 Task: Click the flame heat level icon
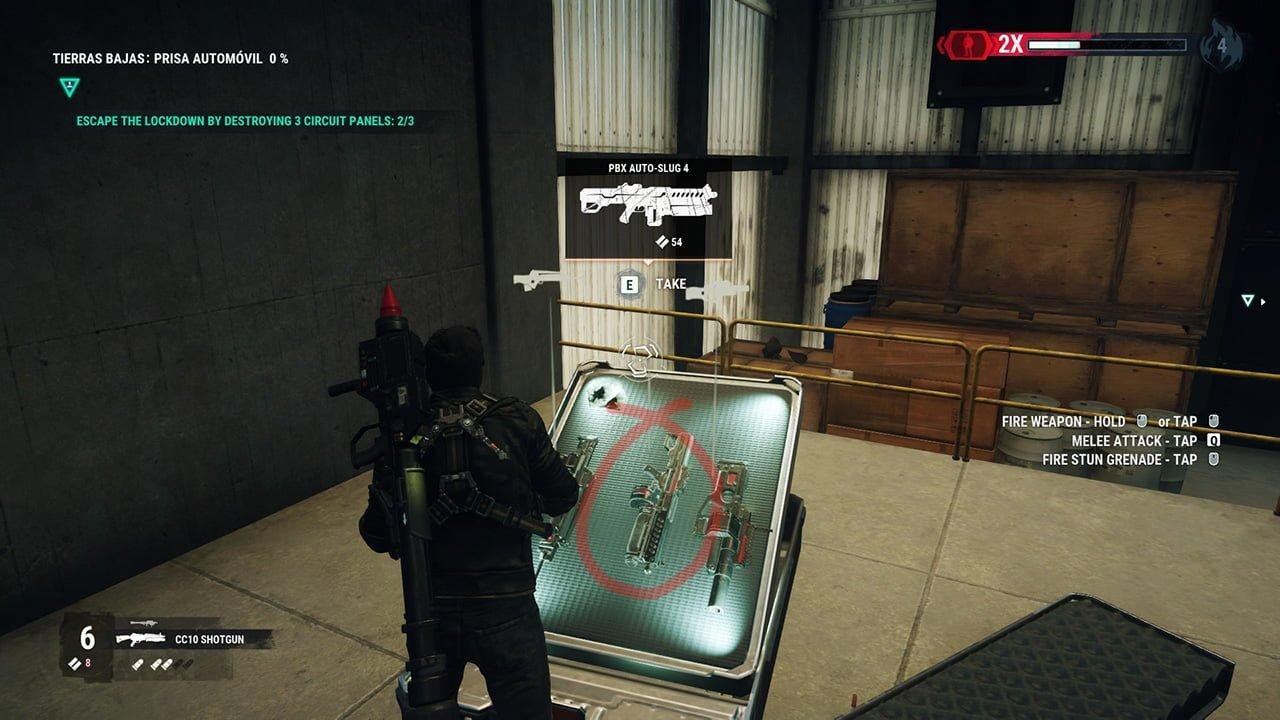(x=1221, y=45)
